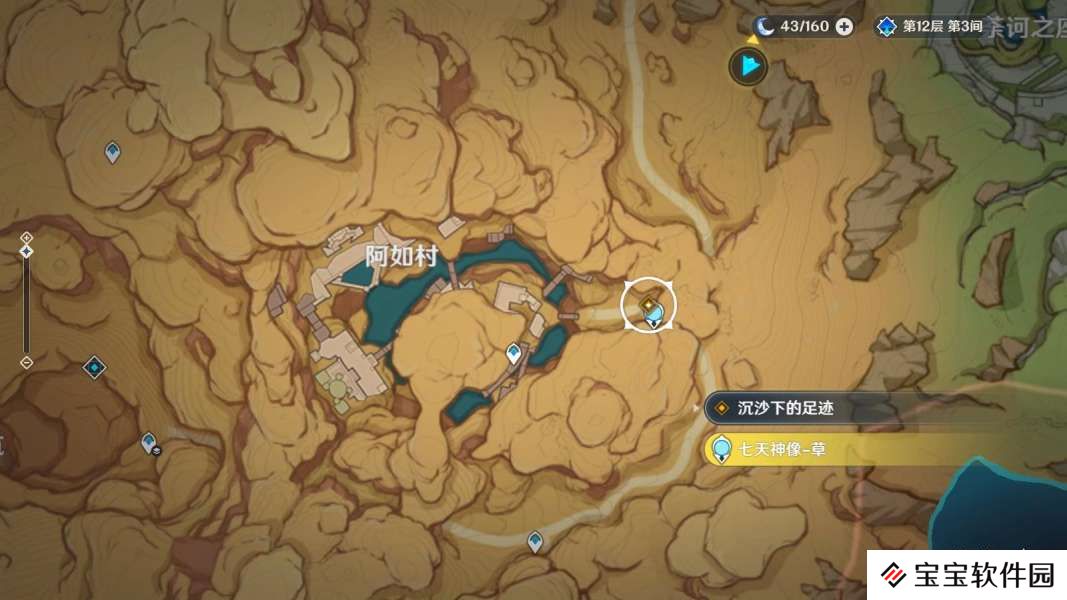Click the blue arrow quest navigation button
Viewport: 1067px width, 600px height.
coord(747,67)
